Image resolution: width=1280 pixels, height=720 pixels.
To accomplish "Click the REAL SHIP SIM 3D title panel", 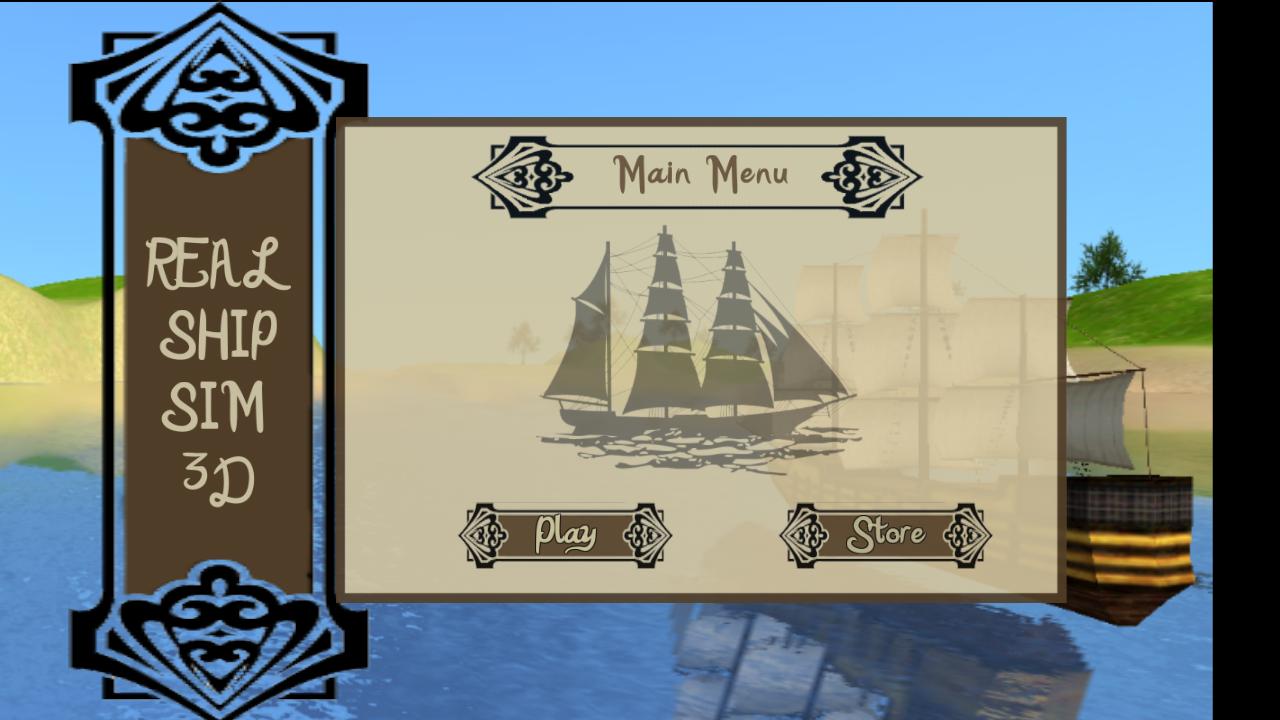I will click(x=214, y=370).
